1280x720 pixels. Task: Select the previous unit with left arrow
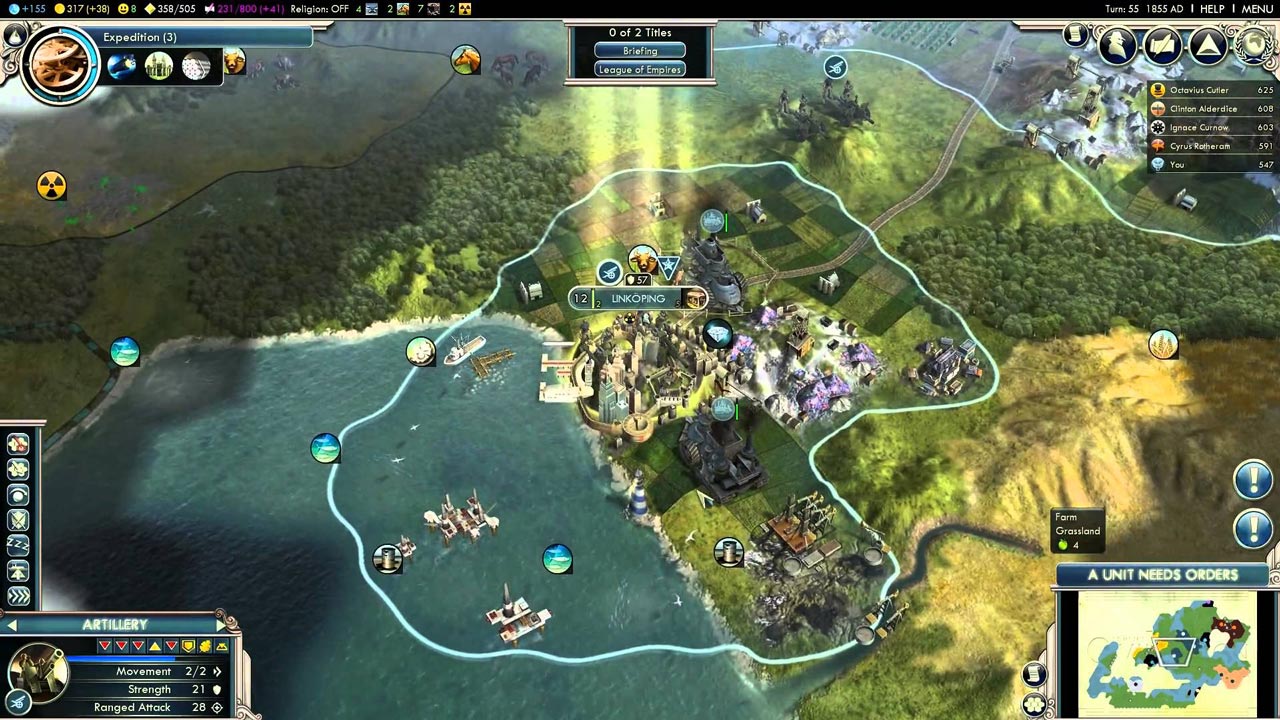11,625
